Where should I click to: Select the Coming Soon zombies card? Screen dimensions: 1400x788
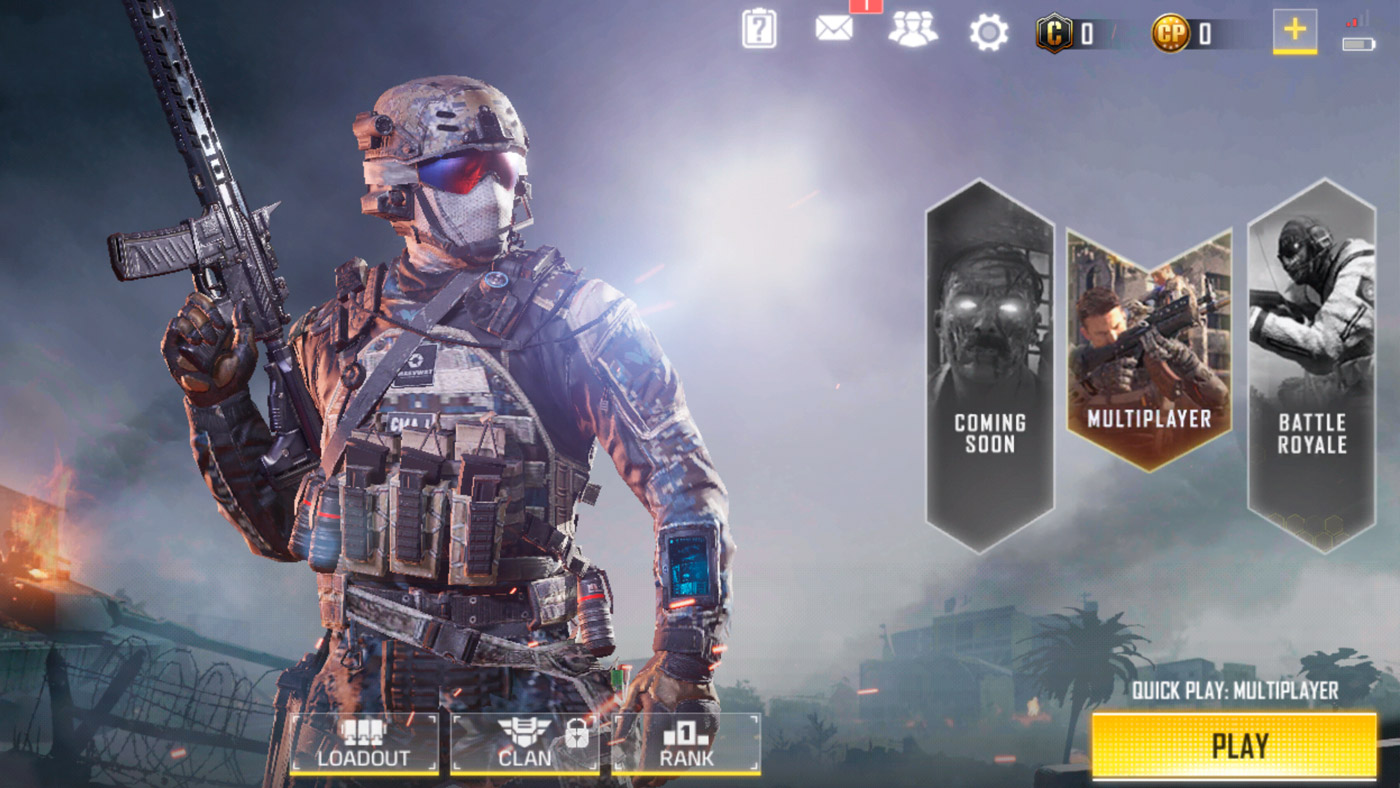coord(989,365)
